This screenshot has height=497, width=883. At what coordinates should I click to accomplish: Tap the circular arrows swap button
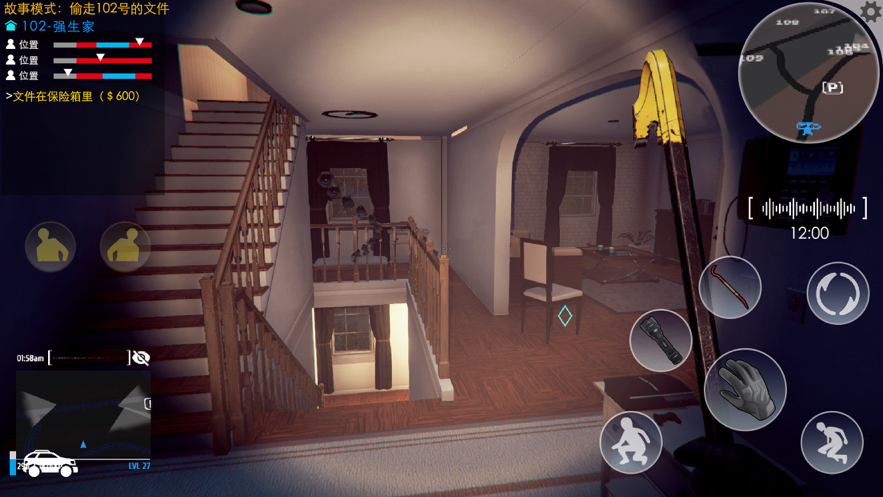click(x=838, y=293)
